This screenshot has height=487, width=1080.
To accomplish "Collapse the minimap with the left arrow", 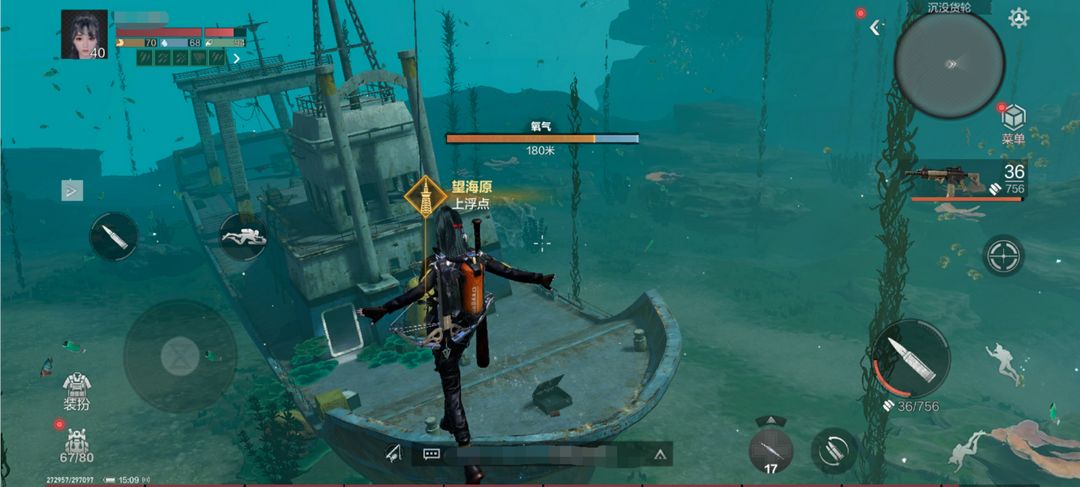I will (x=875, y=28).
